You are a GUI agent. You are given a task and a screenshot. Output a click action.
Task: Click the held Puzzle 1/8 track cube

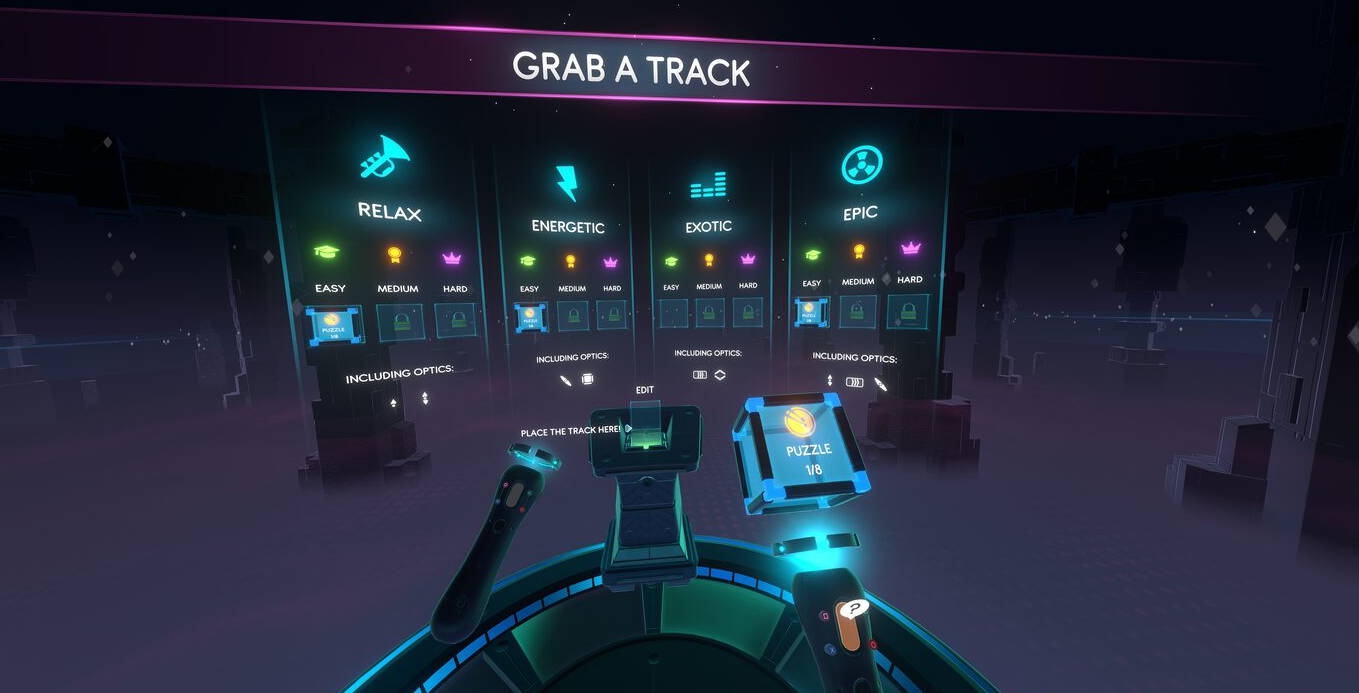pyautogui.click(x=803, y=446)
